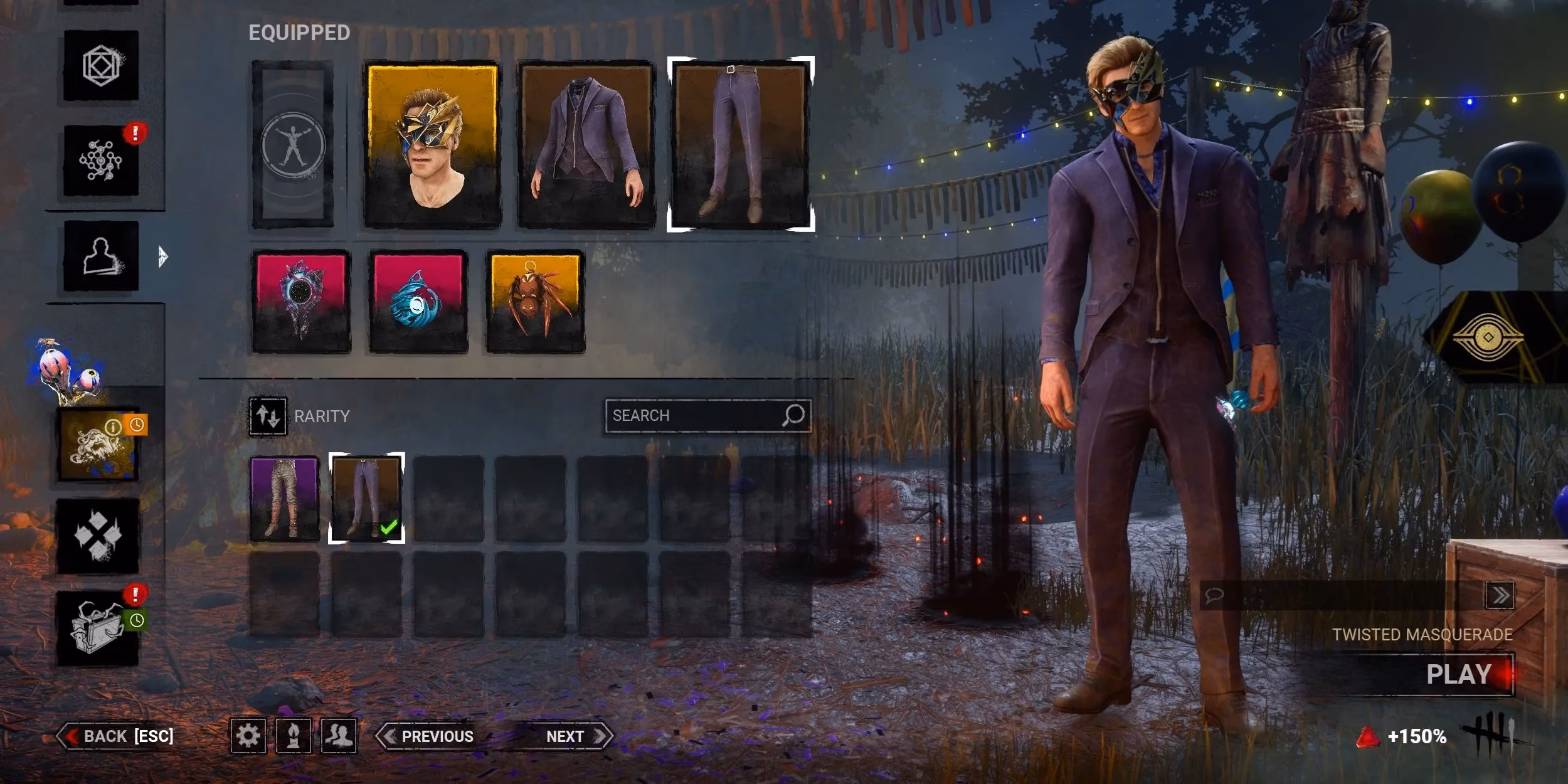Viewport: 1568px width, 784px height.
Task: Open the loadout hexagon tab
Action: coord(101,65)
